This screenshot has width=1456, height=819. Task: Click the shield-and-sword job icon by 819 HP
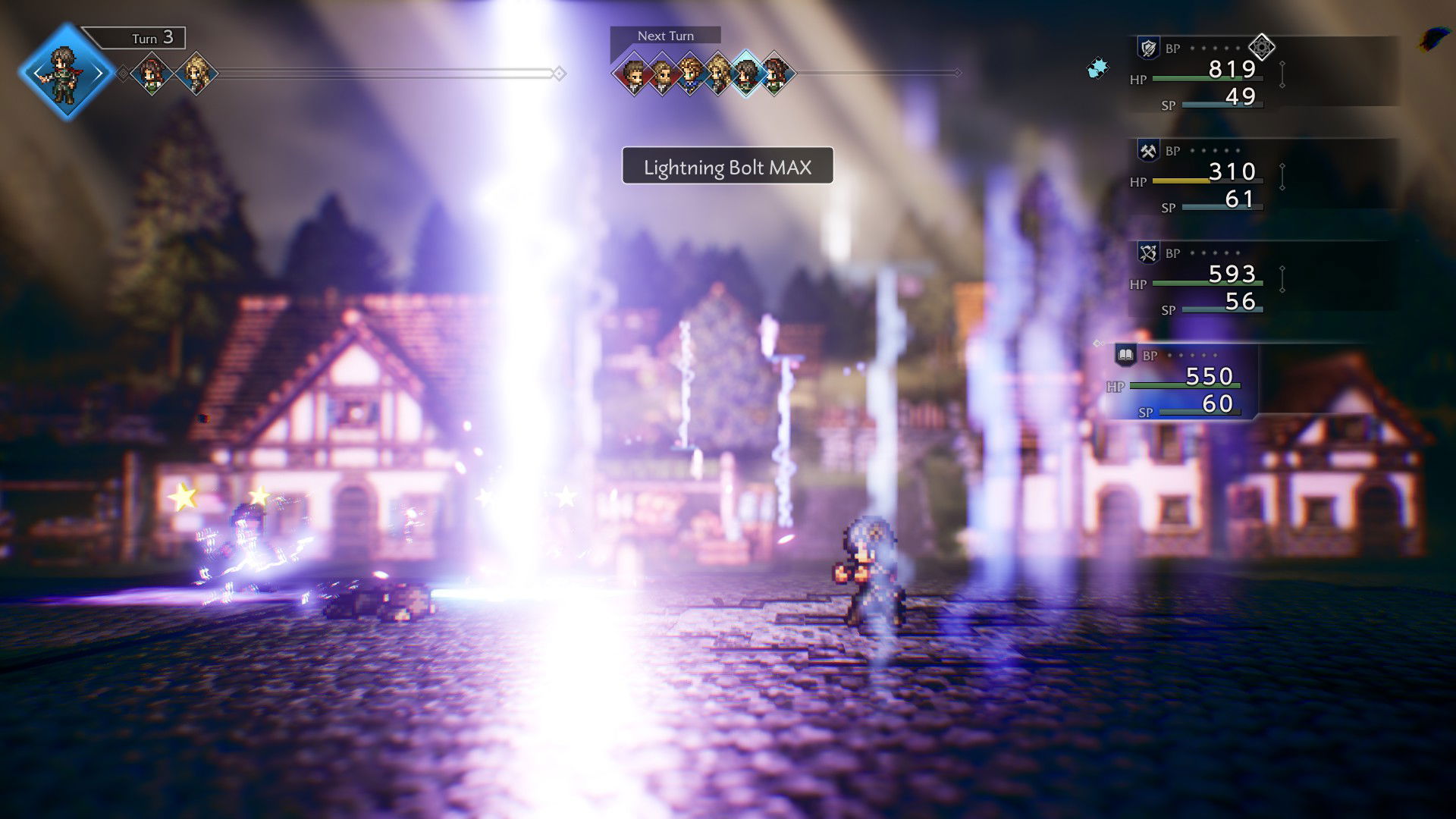pos(1147,48)
